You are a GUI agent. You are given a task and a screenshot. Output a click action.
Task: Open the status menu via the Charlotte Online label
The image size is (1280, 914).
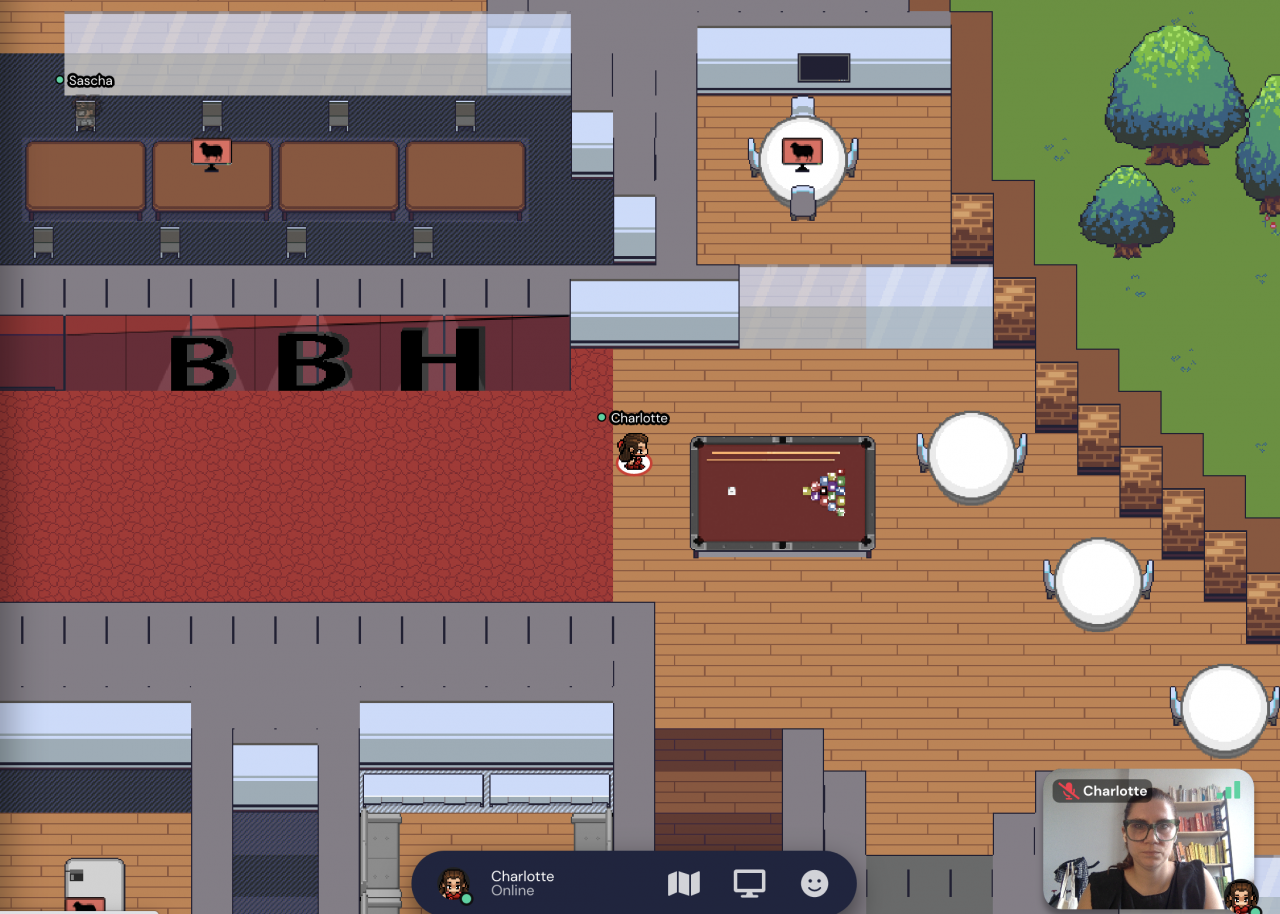522,884
